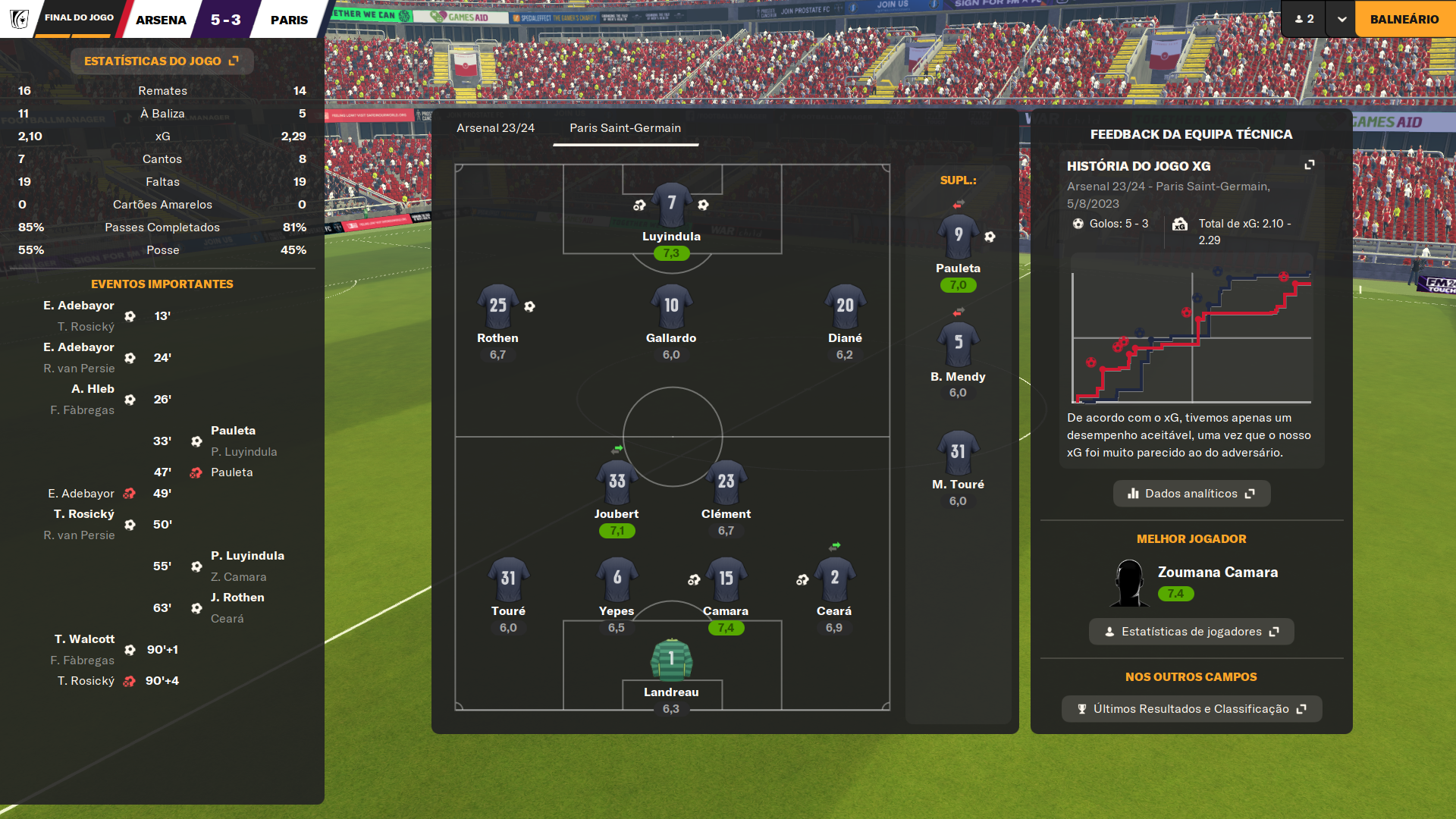Image resolution: width=1456 pixels, height=819 pixels.
Task: Click the club badge in top bar
Action: [x=19, y=19]
